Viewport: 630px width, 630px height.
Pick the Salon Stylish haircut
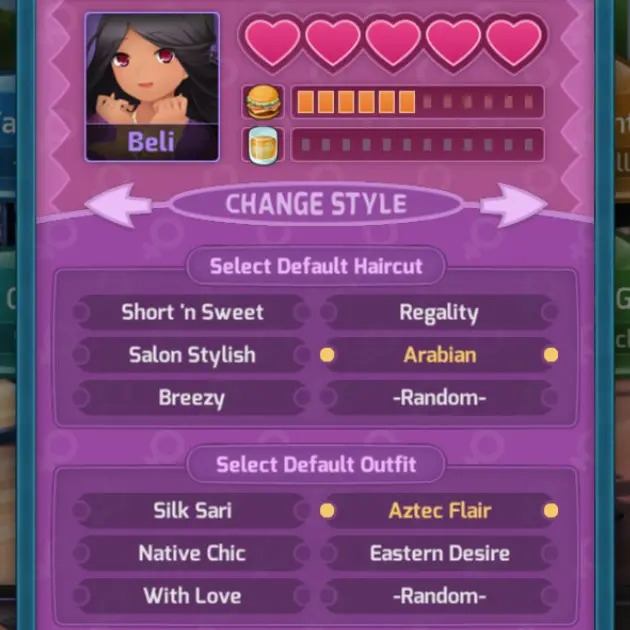pyautogui.click(x=192, y=355)
